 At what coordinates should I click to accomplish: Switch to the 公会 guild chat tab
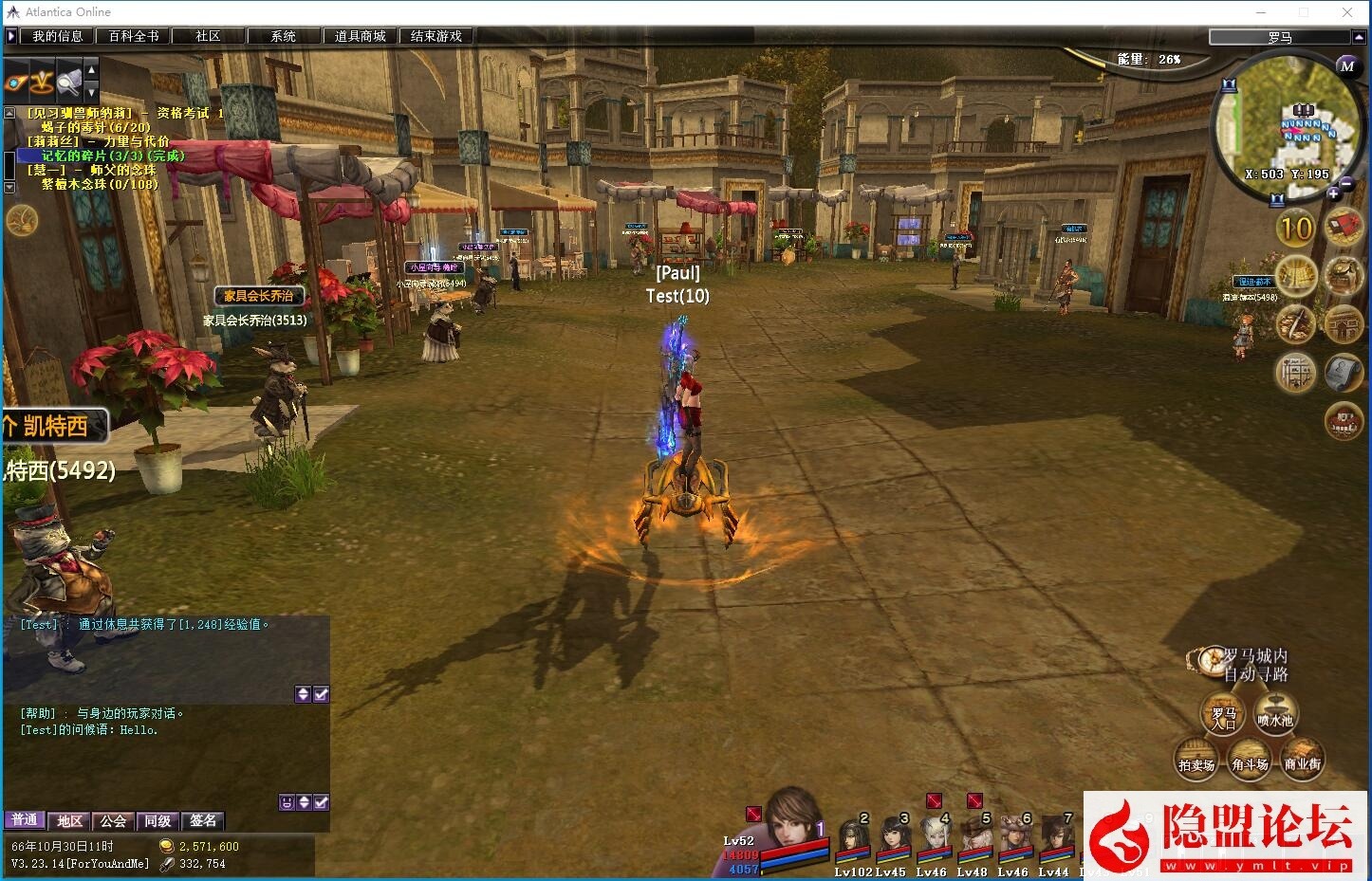pyautogui.click(x=113, y=820)
